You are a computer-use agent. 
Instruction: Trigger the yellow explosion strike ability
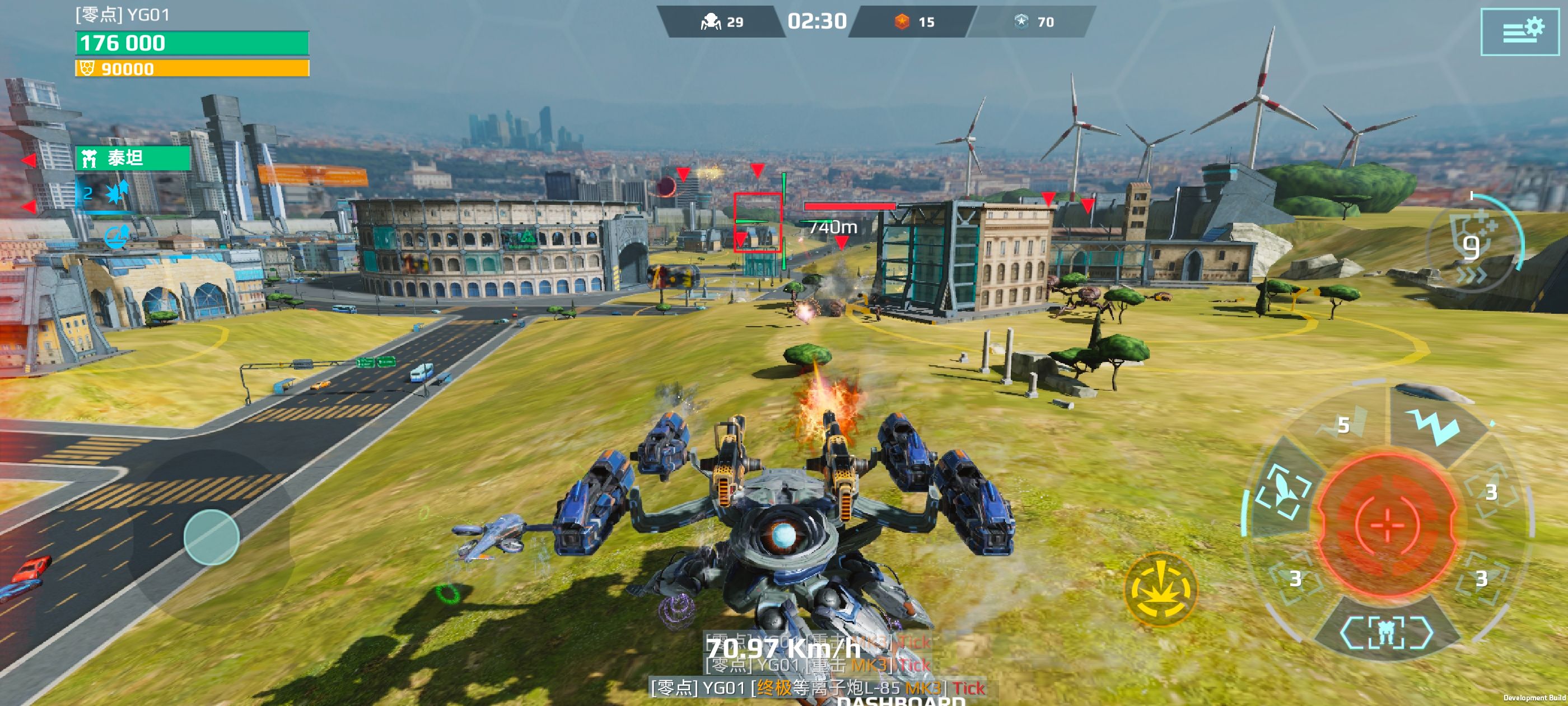click(1160, 589)
